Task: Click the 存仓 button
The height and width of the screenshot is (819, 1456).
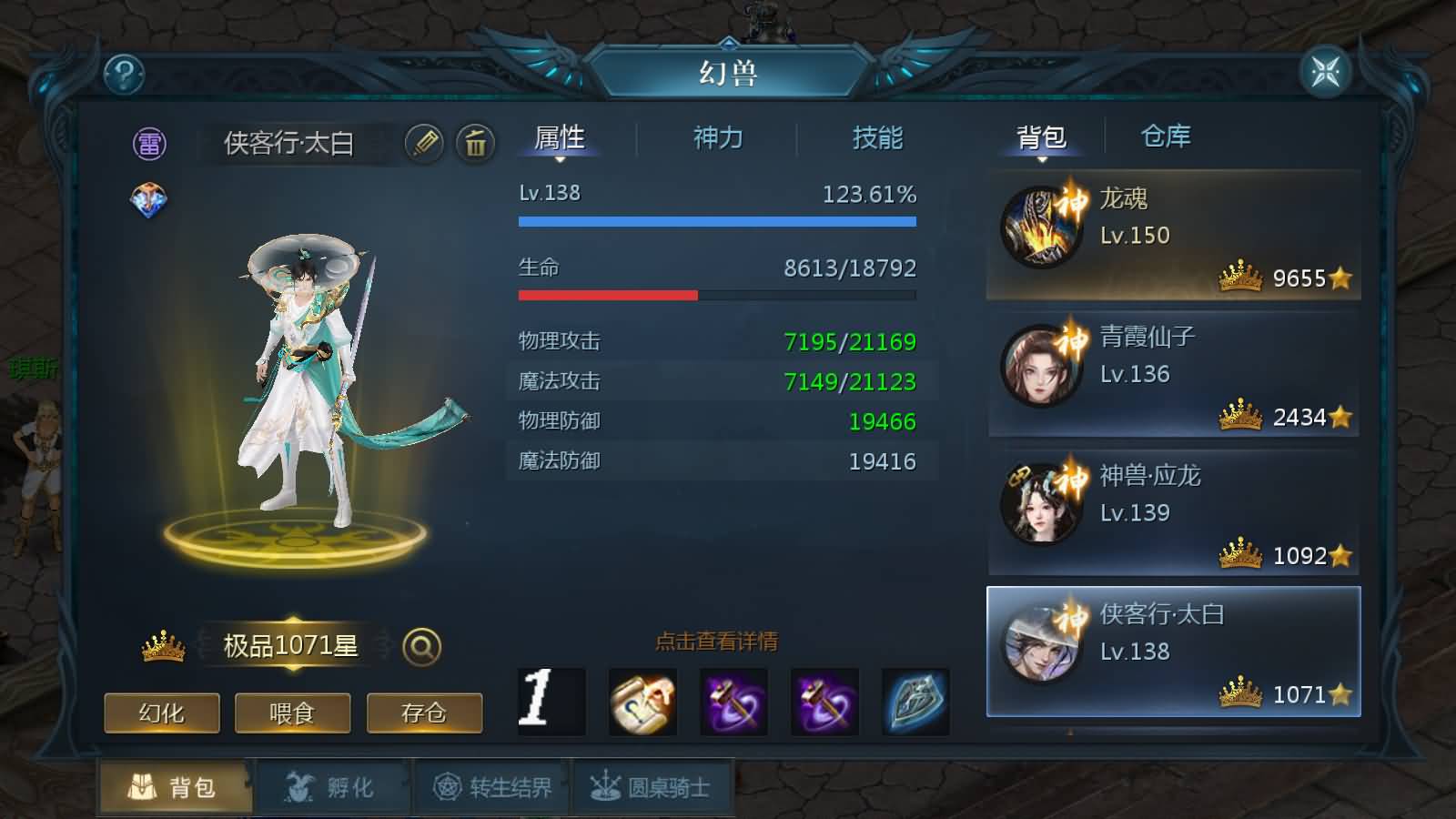Action: click(424, 714)
